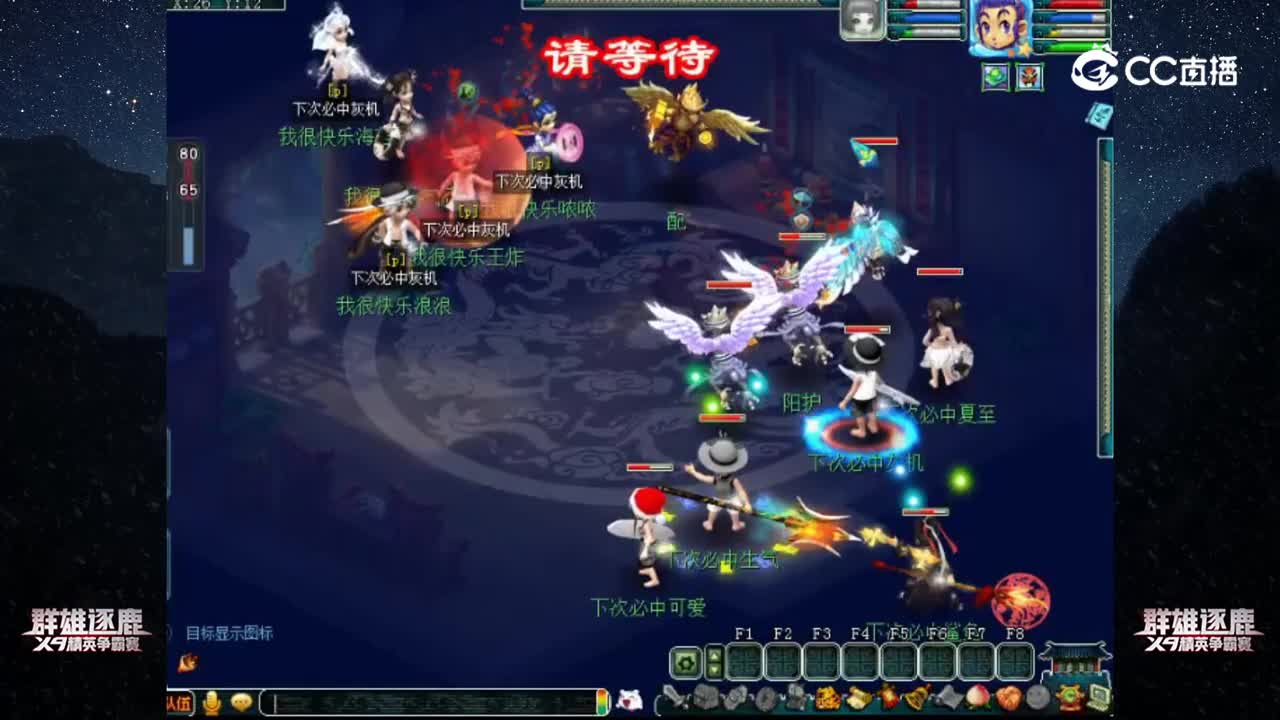Screen dimensions: 1280x720
Task: Click the microphone icon next to the chat bar
Action: pos(212,702)
